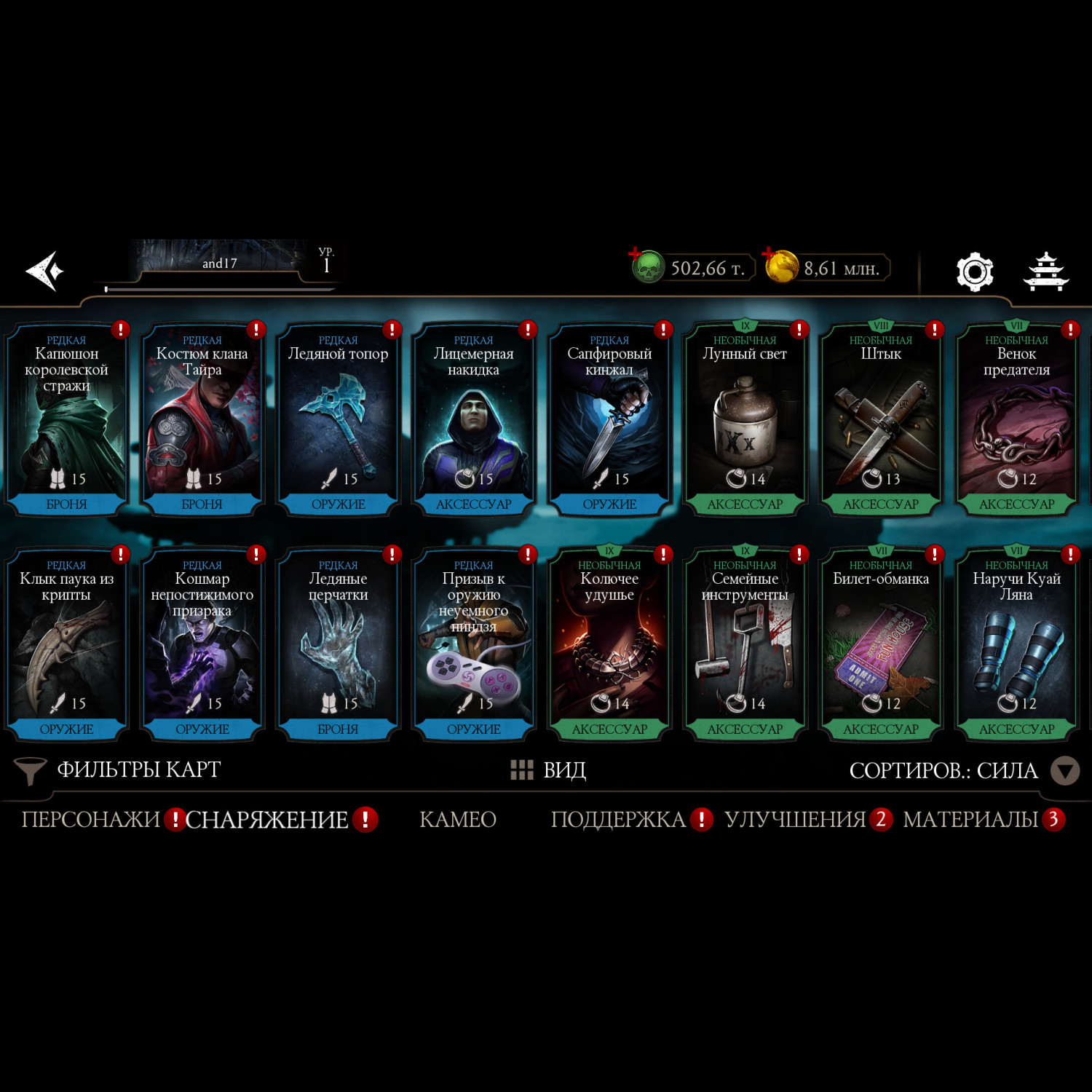
Task: Pick the Сапфировый кинжал weapon card
Action: click(609, 420)
